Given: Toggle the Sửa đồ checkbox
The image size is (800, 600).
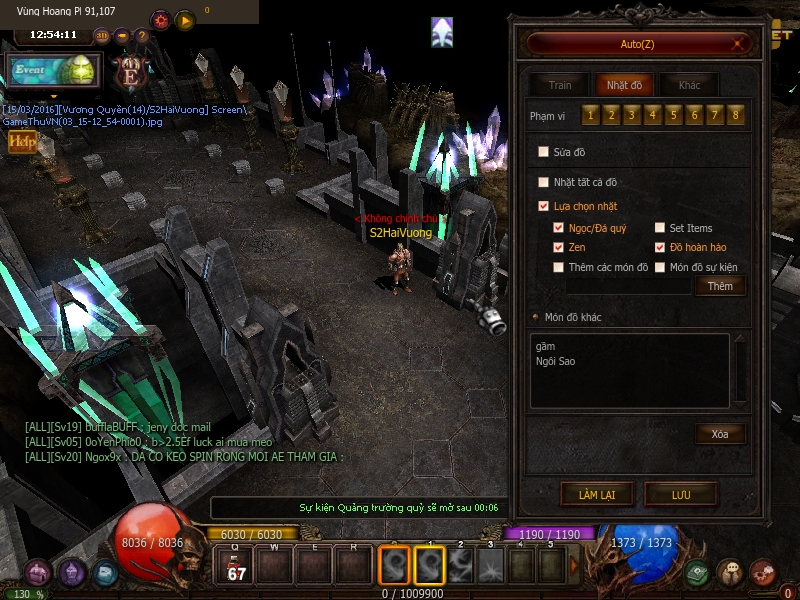Looking at the screenshot, I should [544, 152].
